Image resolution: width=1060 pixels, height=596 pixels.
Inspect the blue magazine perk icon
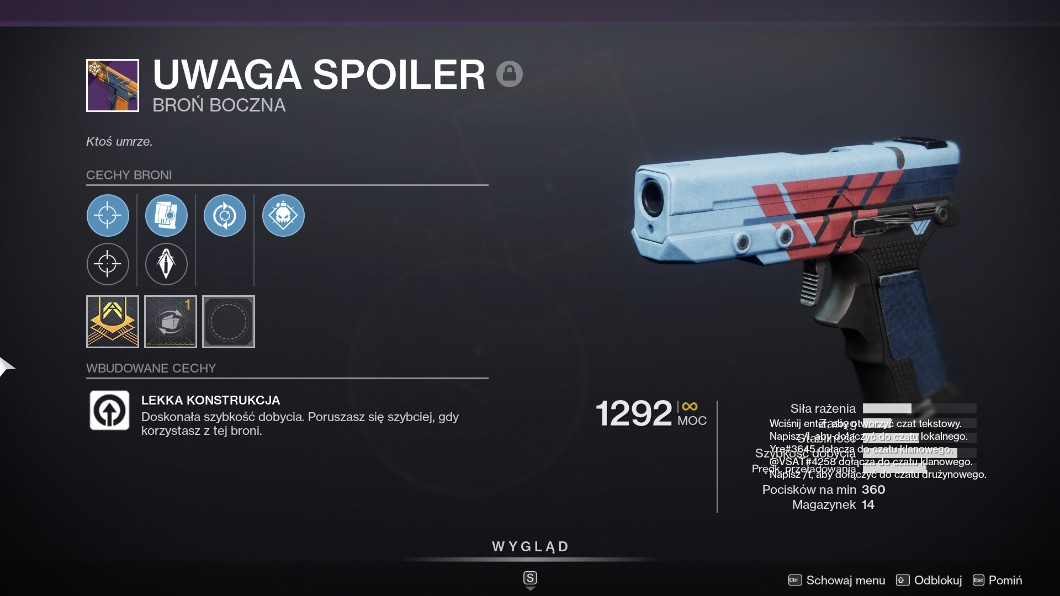(x=166, y=216)
